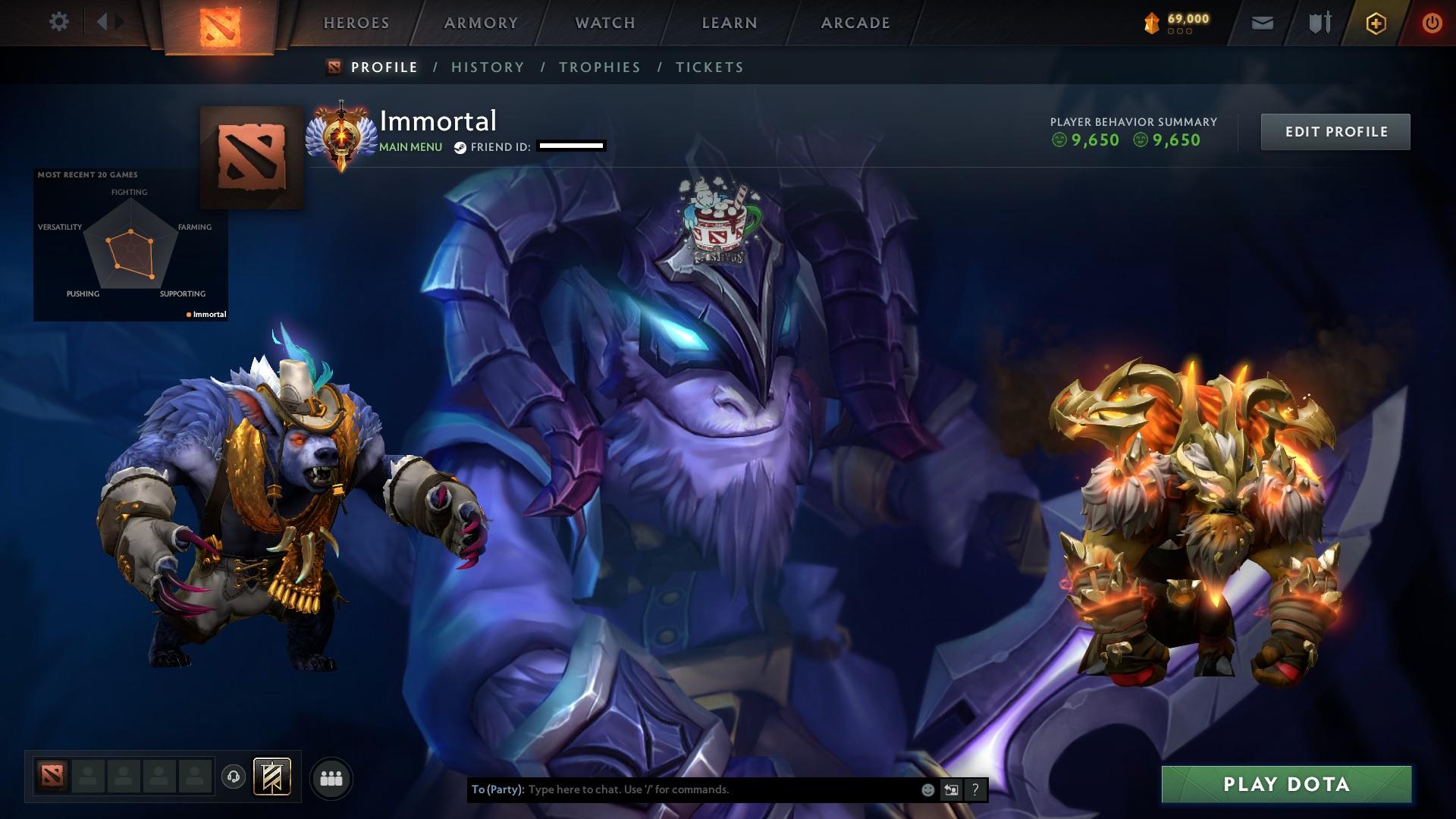Open the friends list icon near party slots
The height and width of the screenshot is (819, 1456).
click(x=331, y=777)
